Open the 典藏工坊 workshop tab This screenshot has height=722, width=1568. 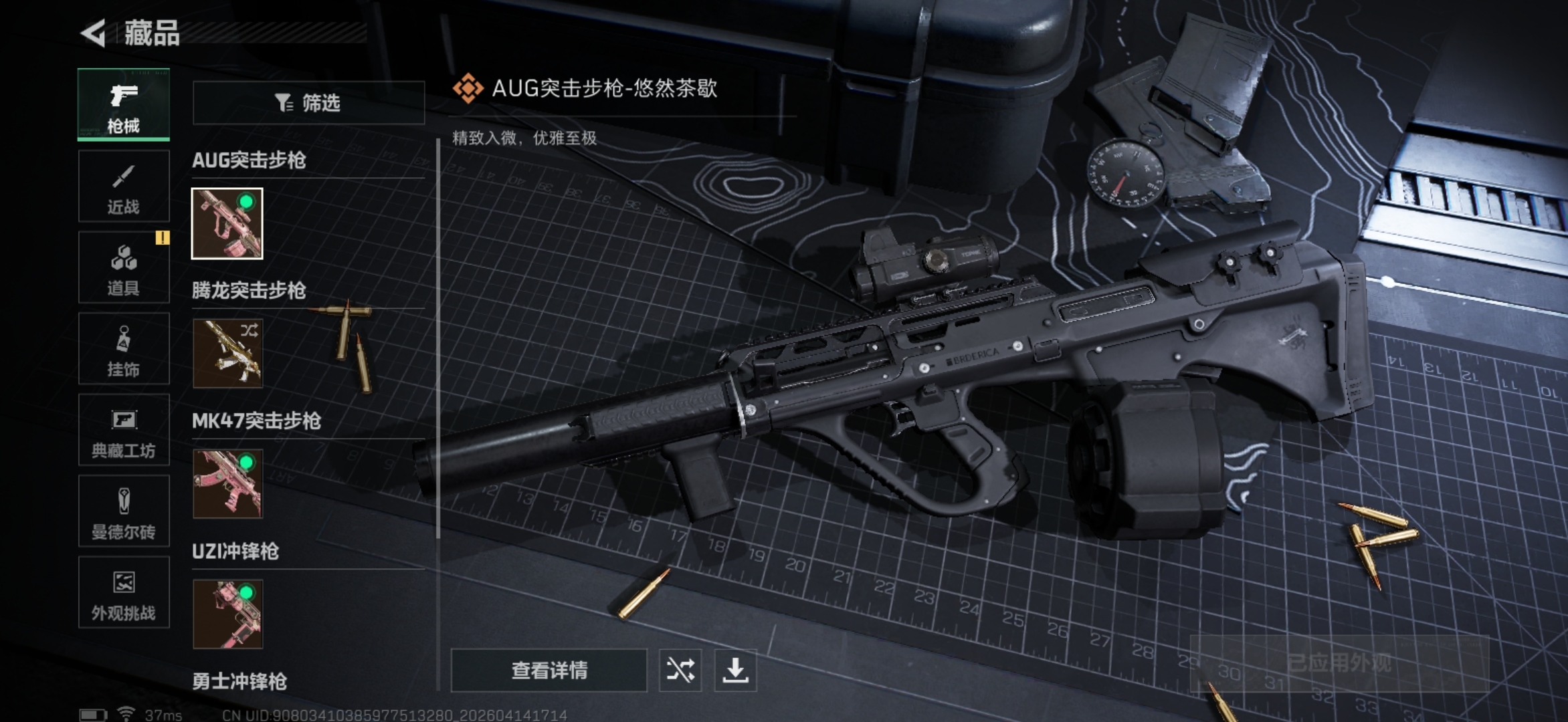pos(124,431)
